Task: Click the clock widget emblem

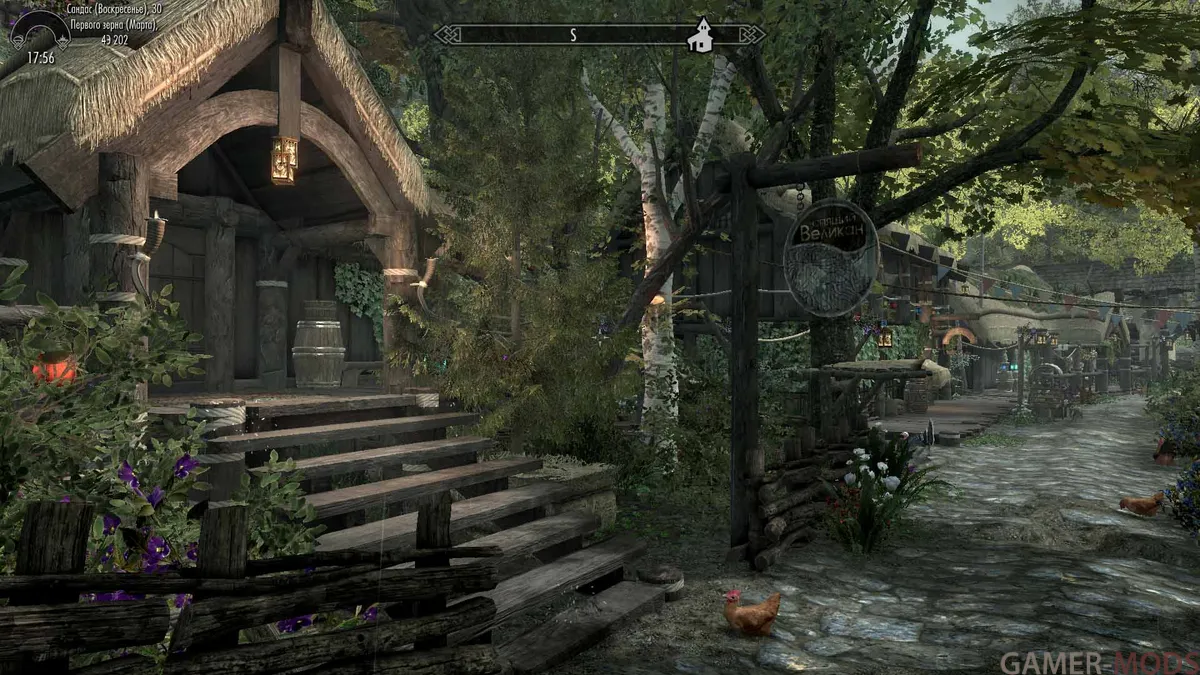Action: [x=40, y=31]
